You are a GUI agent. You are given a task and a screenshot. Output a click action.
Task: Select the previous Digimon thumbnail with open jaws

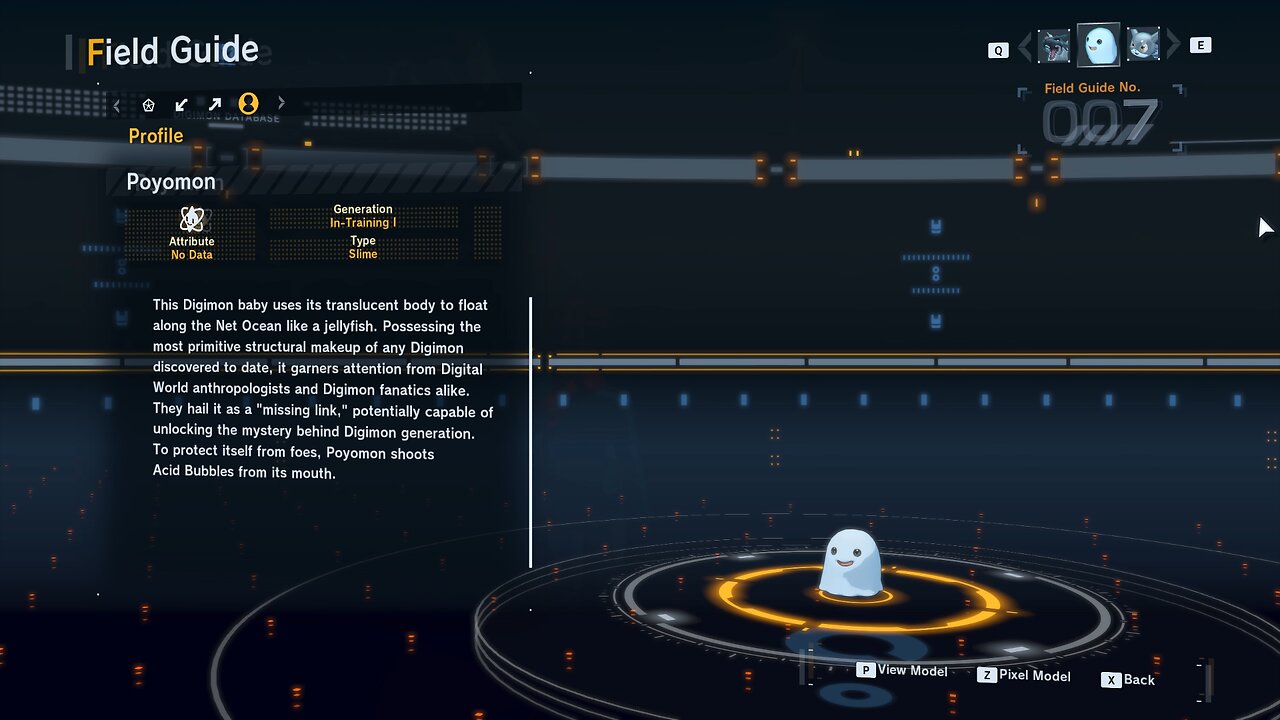click(1054, 46)
